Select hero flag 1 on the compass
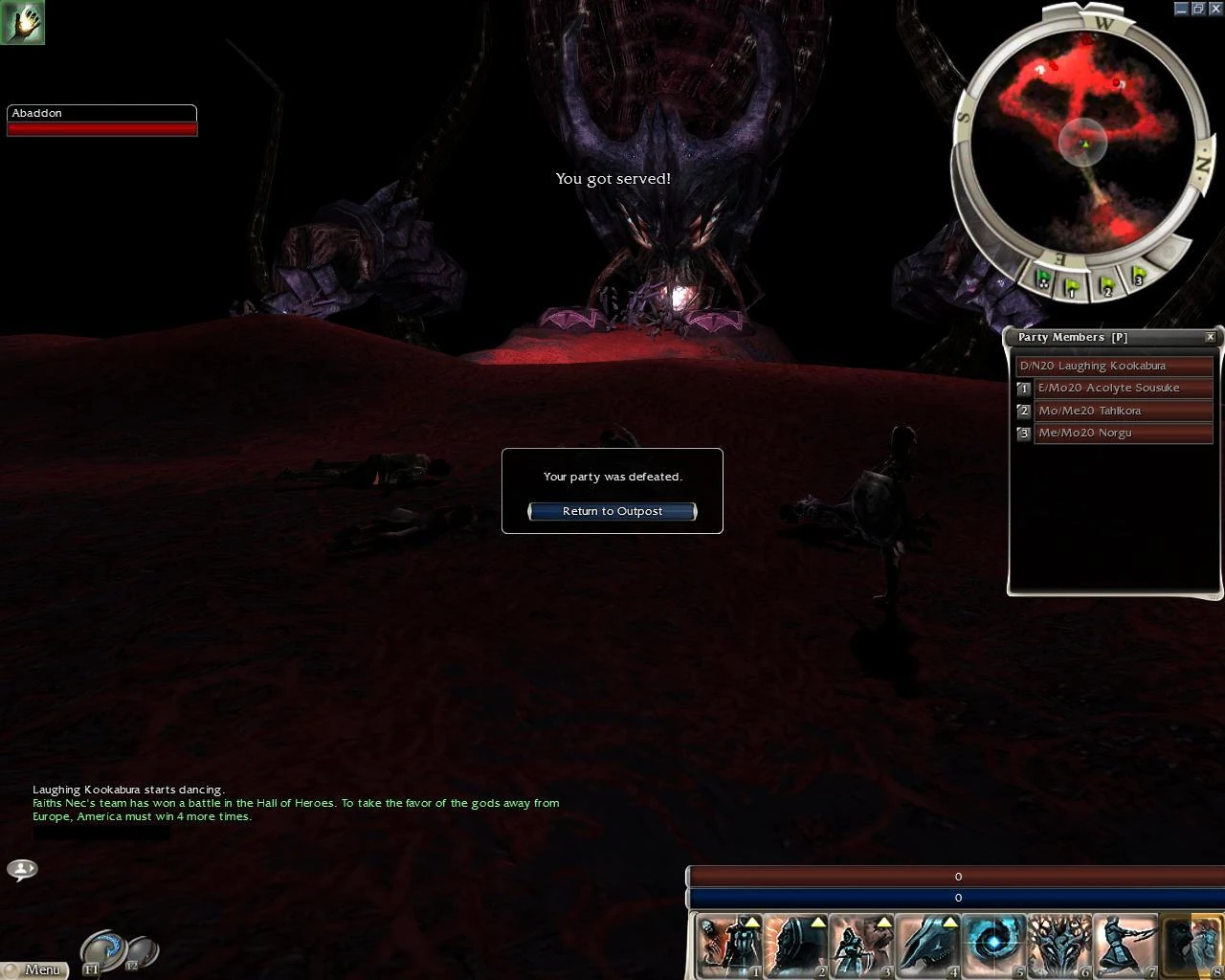Screen dimensions: 1225x980 1073,284
